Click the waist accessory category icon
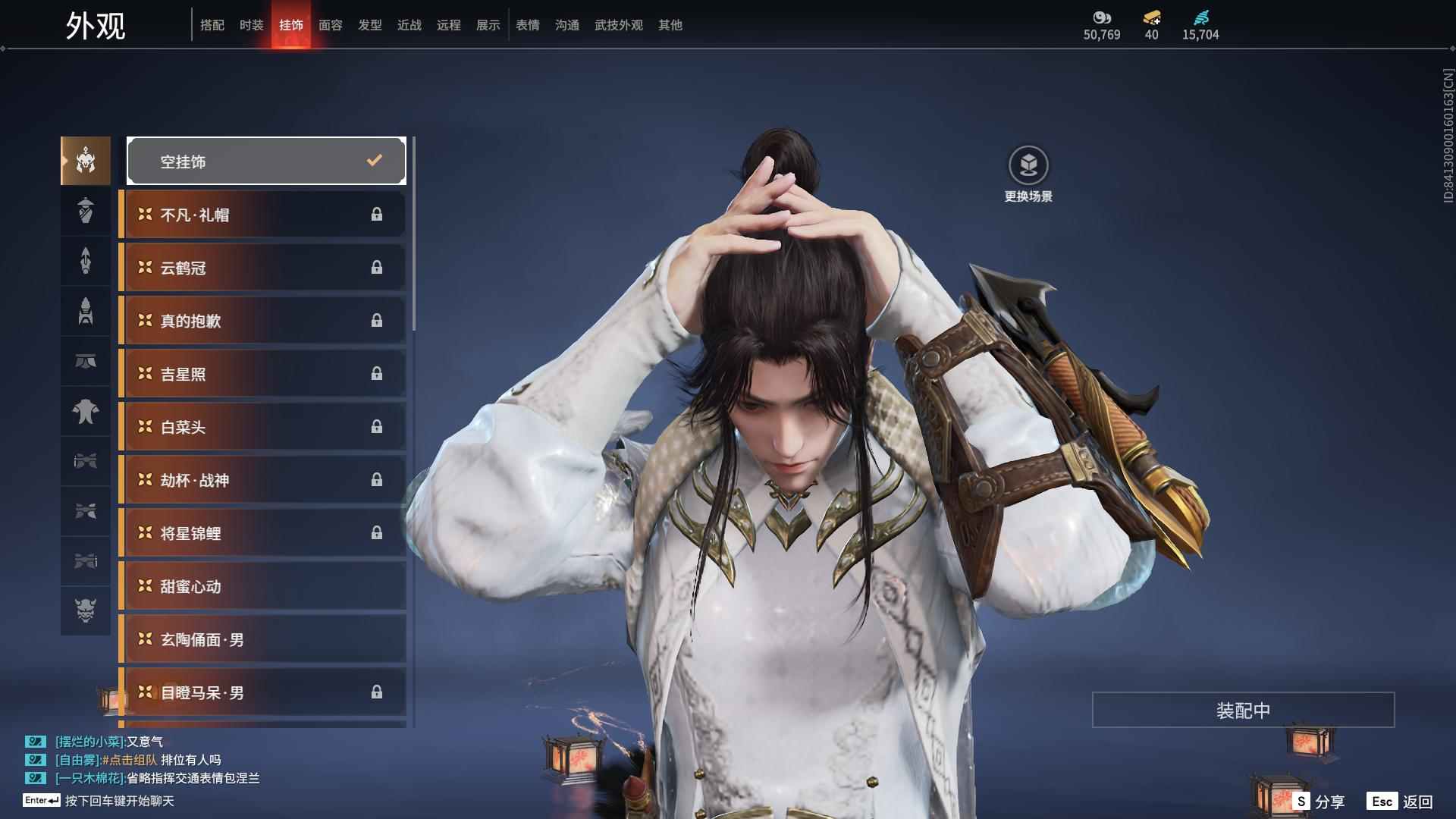This screenshot has width=1456, height=819. coord(86,362)
